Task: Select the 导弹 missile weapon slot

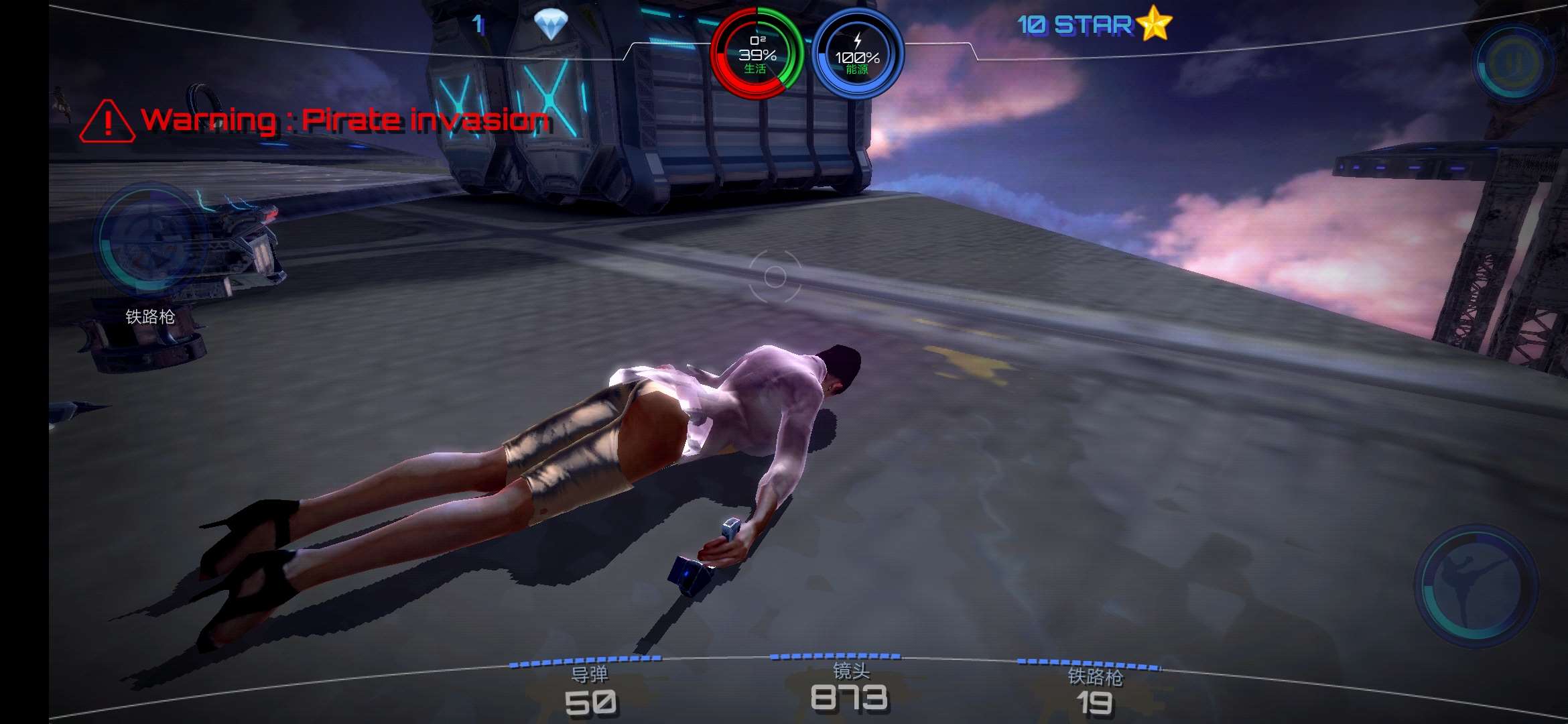Action: [589, 691]
